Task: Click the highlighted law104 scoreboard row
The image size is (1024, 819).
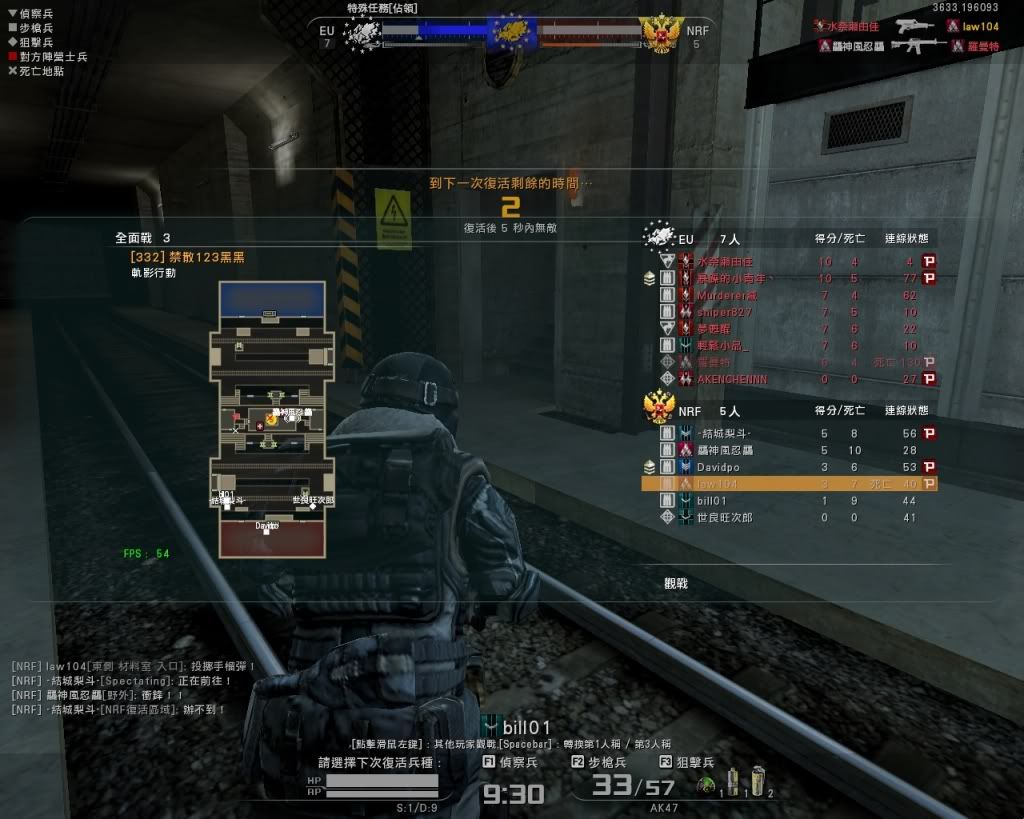Action: click(790, 484)
